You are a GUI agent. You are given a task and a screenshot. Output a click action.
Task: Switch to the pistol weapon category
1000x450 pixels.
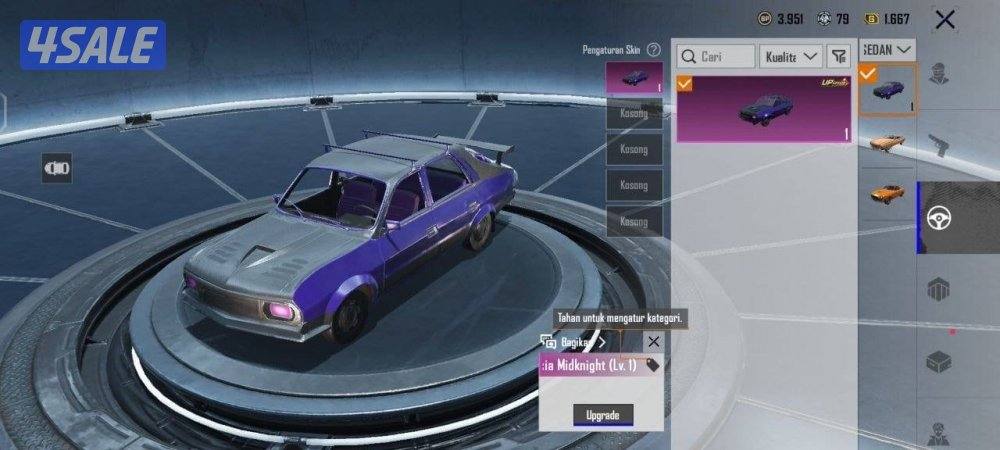938,145
